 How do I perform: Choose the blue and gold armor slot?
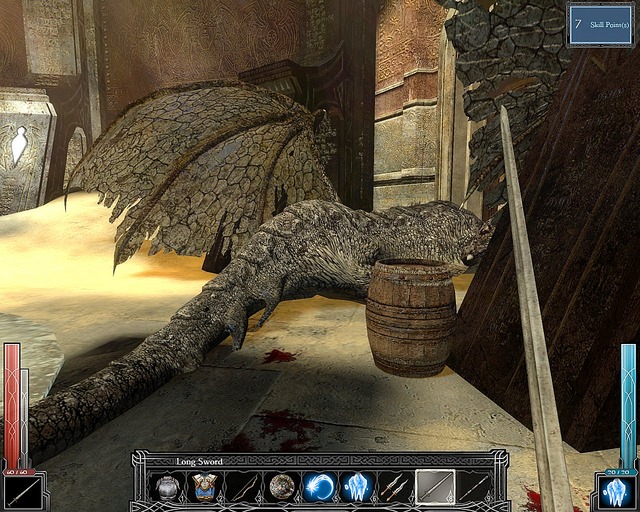pyautogui.click(x=204, y=488)
